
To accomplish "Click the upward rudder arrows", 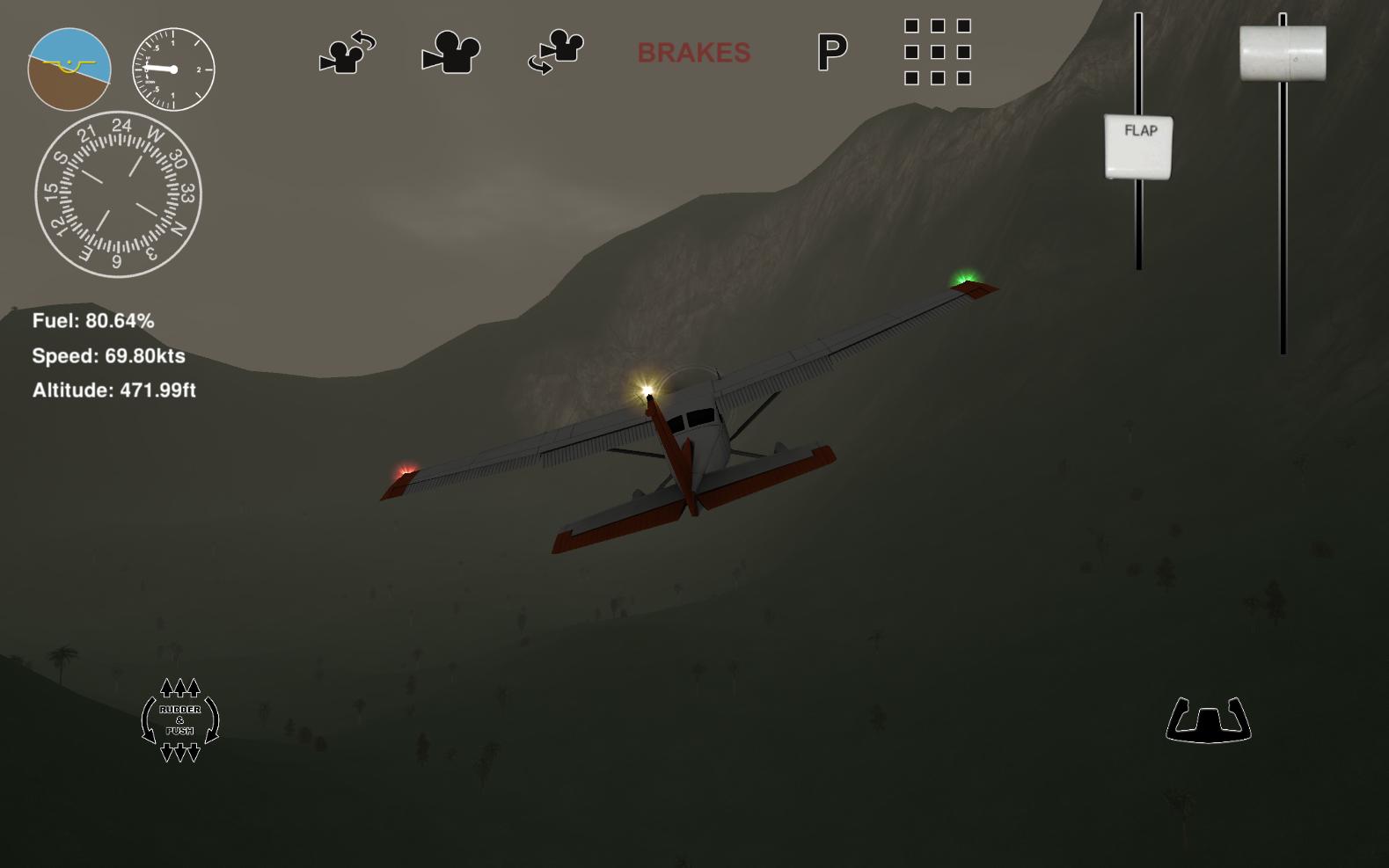I will click(179, 689).
